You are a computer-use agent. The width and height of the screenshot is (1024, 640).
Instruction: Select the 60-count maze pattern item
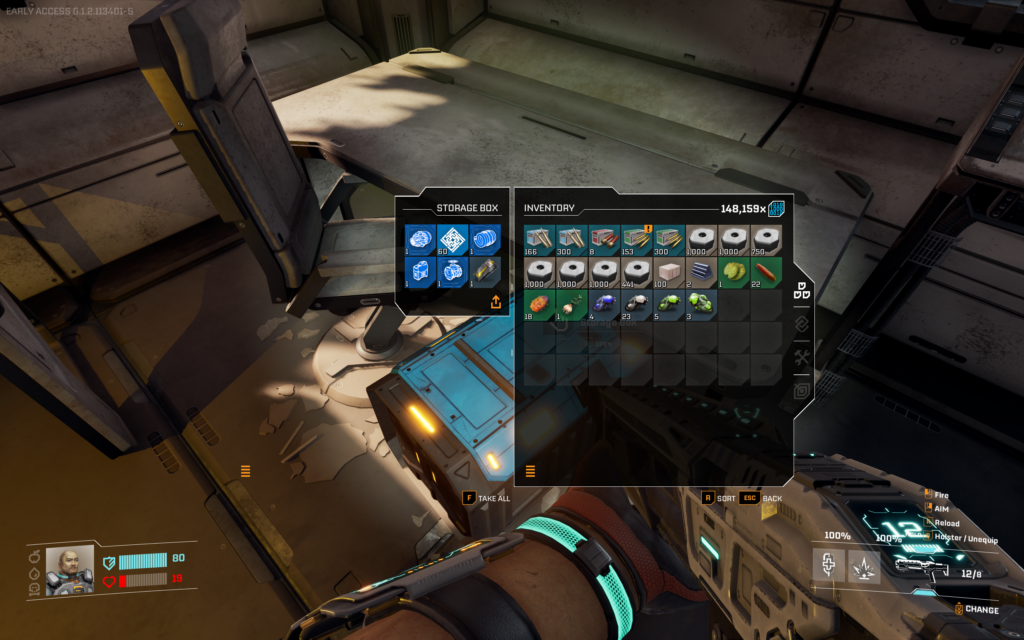click(x=452, y=240)
